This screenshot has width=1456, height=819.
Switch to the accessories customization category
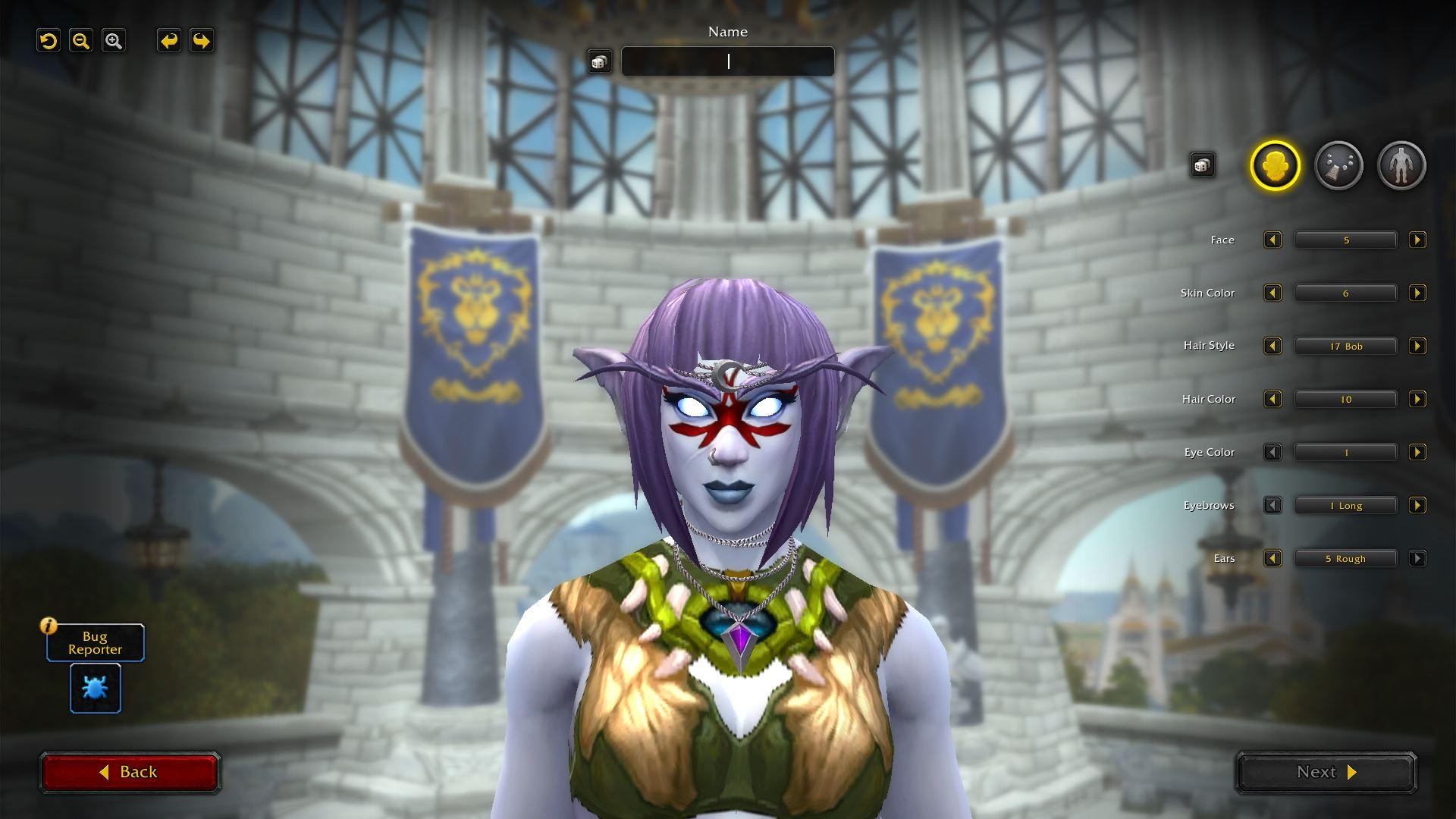tap(1338, 165)
